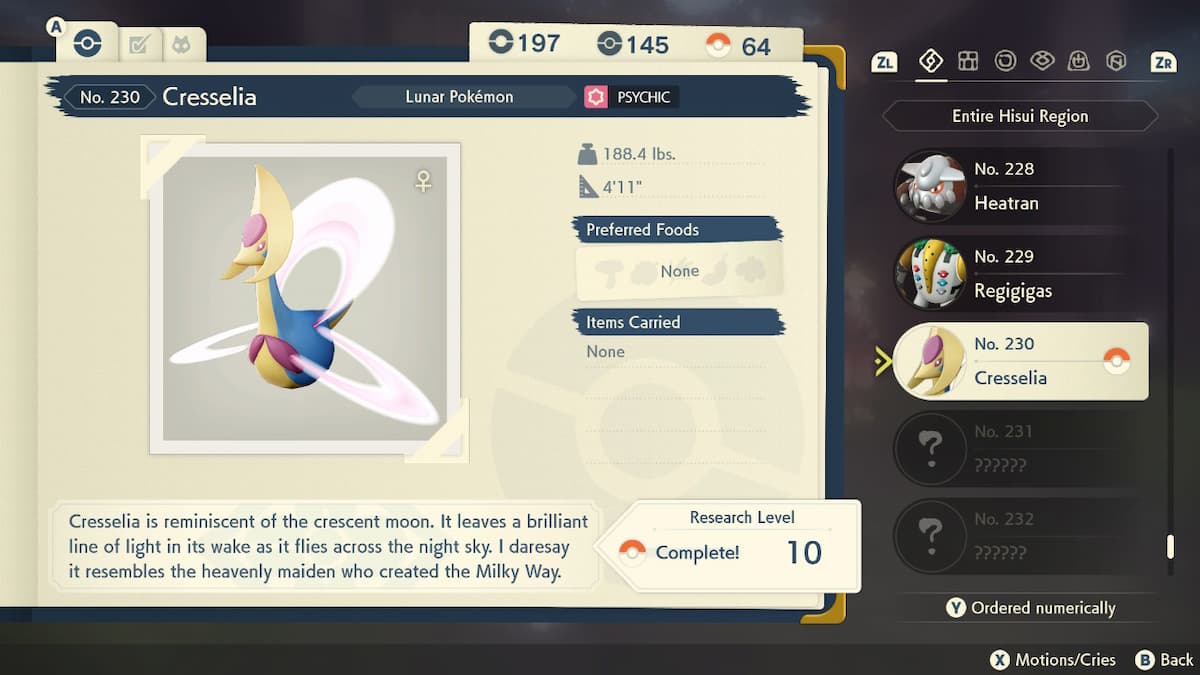
Task: Click the Cresselia portrait picture
Action: pyautogui.click(x=305, y=298)
